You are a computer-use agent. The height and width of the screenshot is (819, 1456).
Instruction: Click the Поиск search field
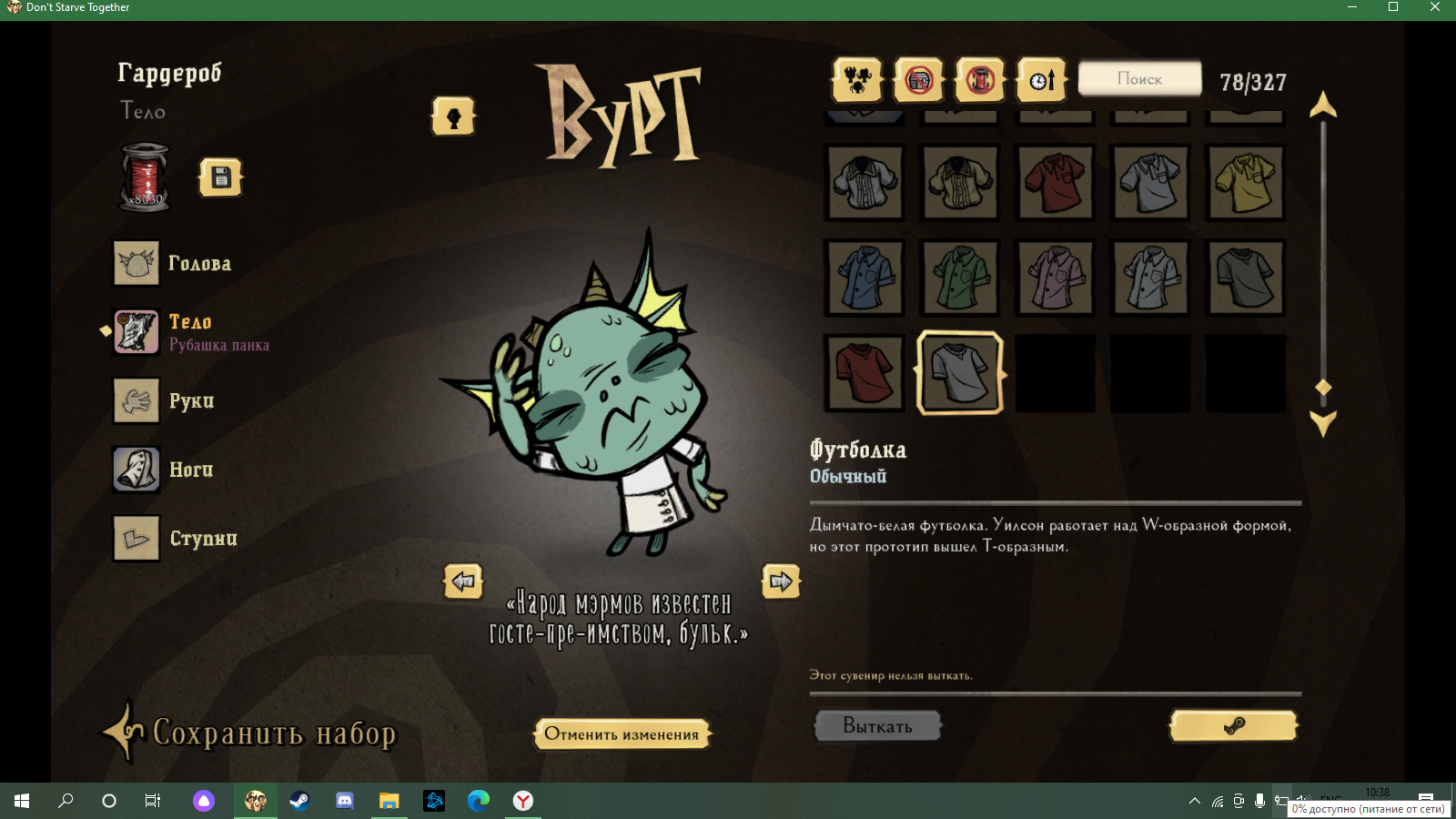pyautogui.click(x=1138, y=78)
